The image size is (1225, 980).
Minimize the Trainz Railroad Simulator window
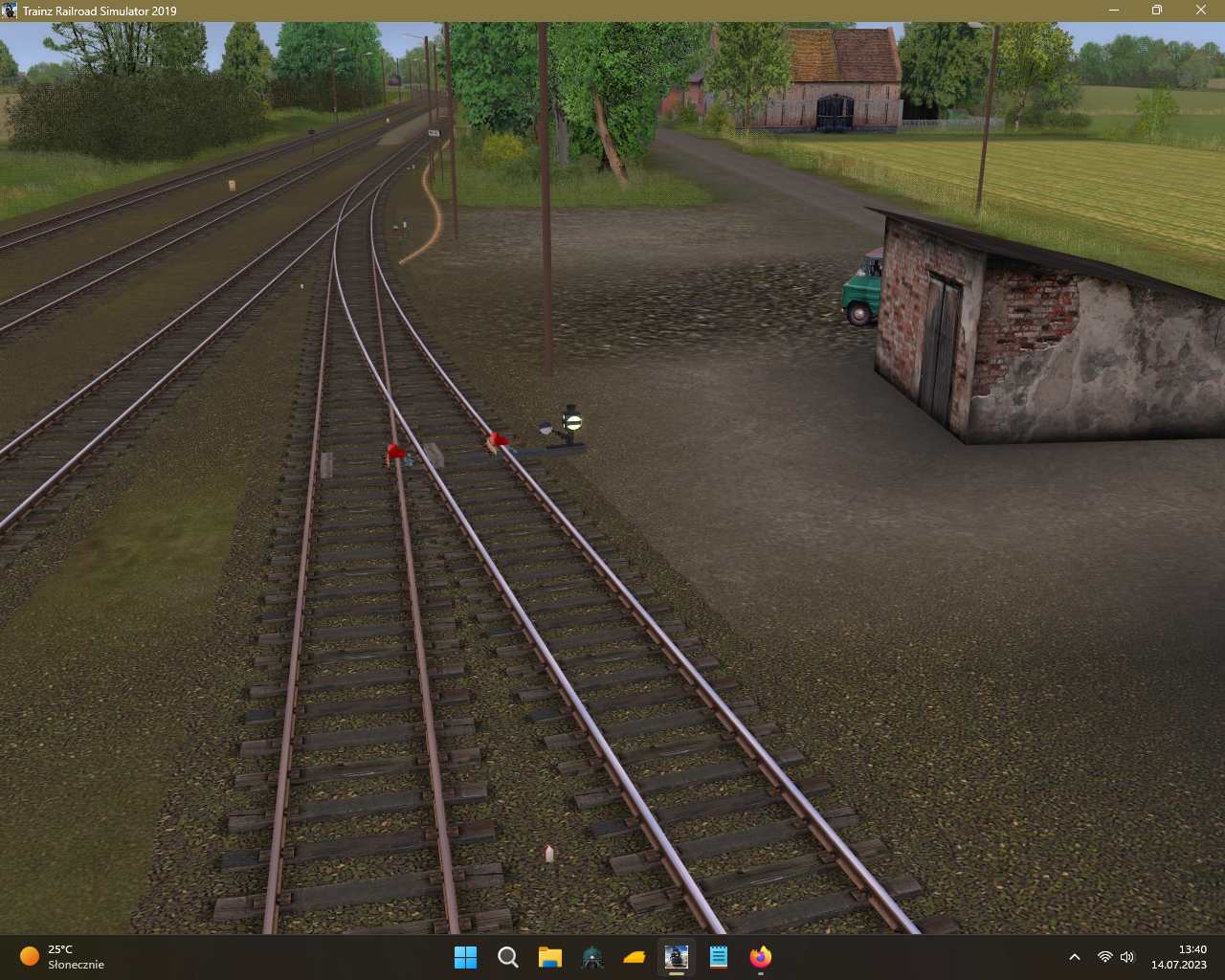[x=1114, y=11]
